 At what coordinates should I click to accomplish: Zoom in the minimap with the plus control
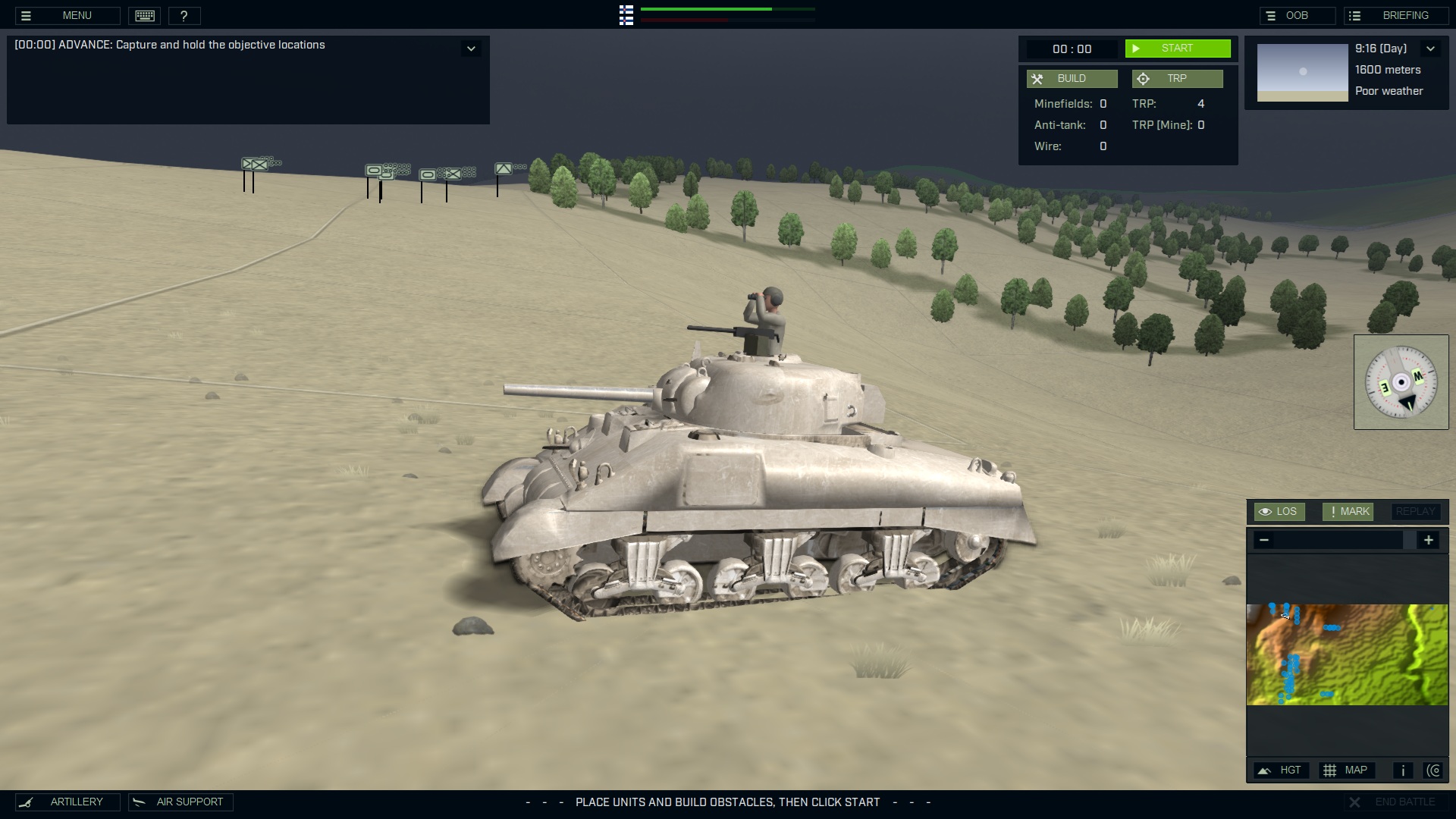pyautogui.click(x=1429, y=540)
